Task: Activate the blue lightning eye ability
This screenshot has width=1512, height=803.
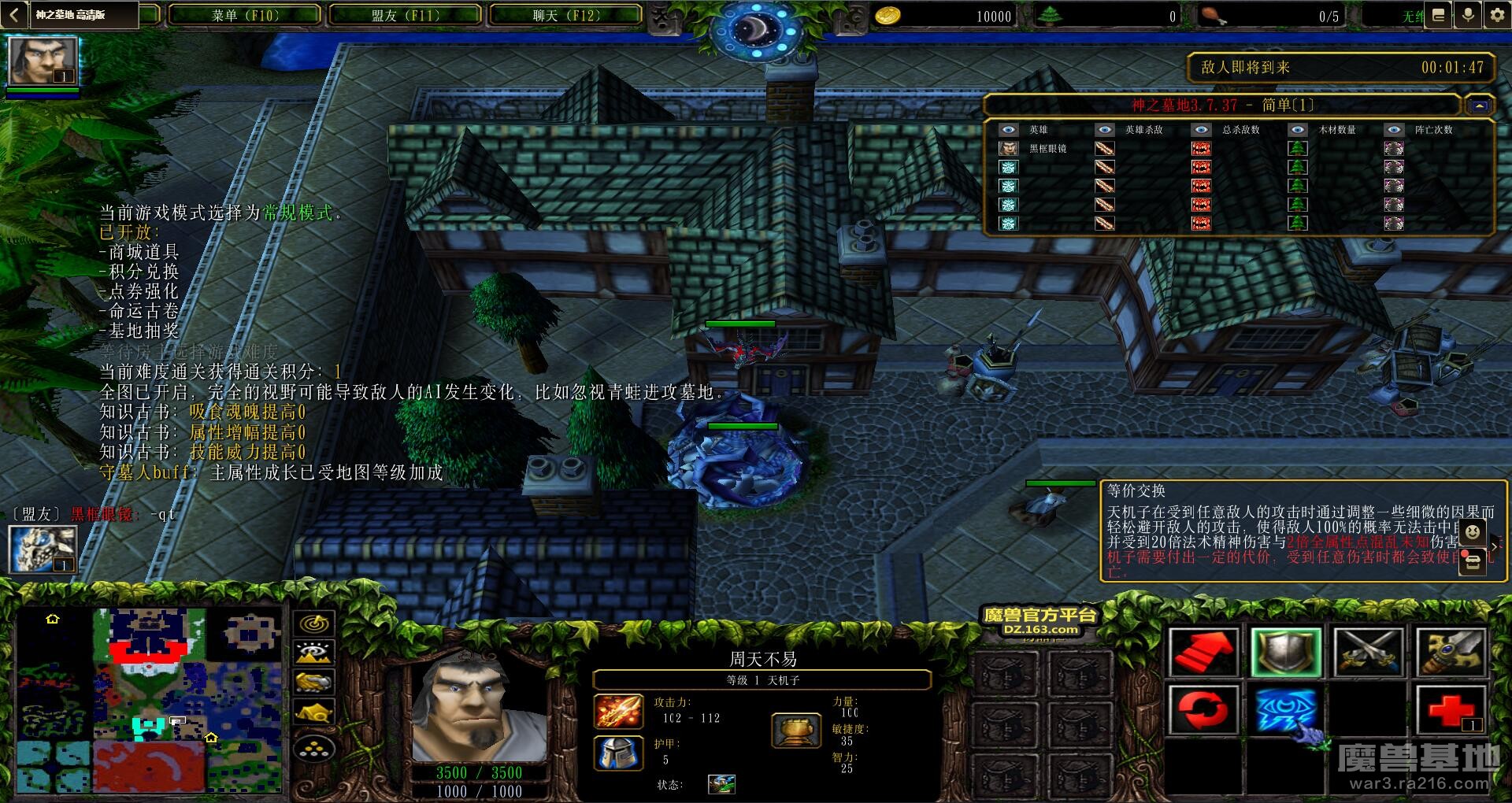Action: [x=1285, y=710]
